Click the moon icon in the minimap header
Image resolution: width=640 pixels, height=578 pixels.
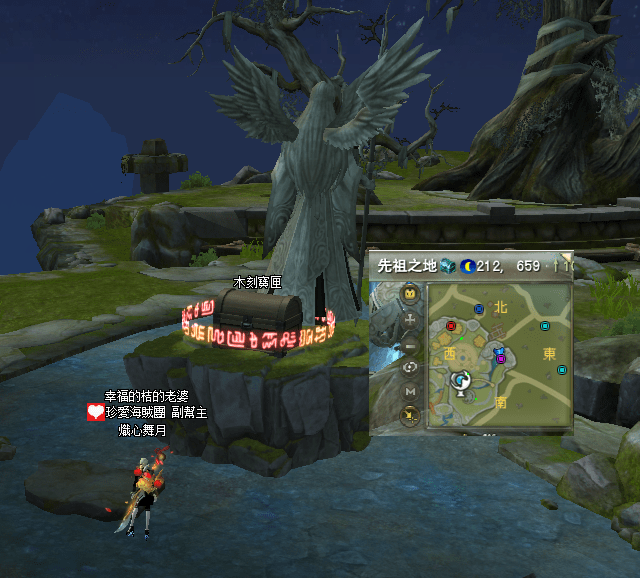pos(467,266)
